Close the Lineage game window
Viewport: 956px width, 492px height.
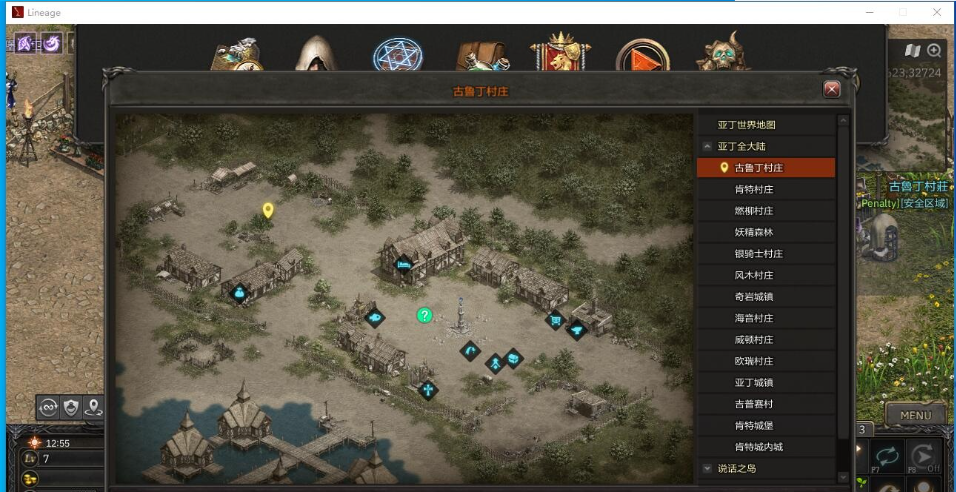coord(935,12)
